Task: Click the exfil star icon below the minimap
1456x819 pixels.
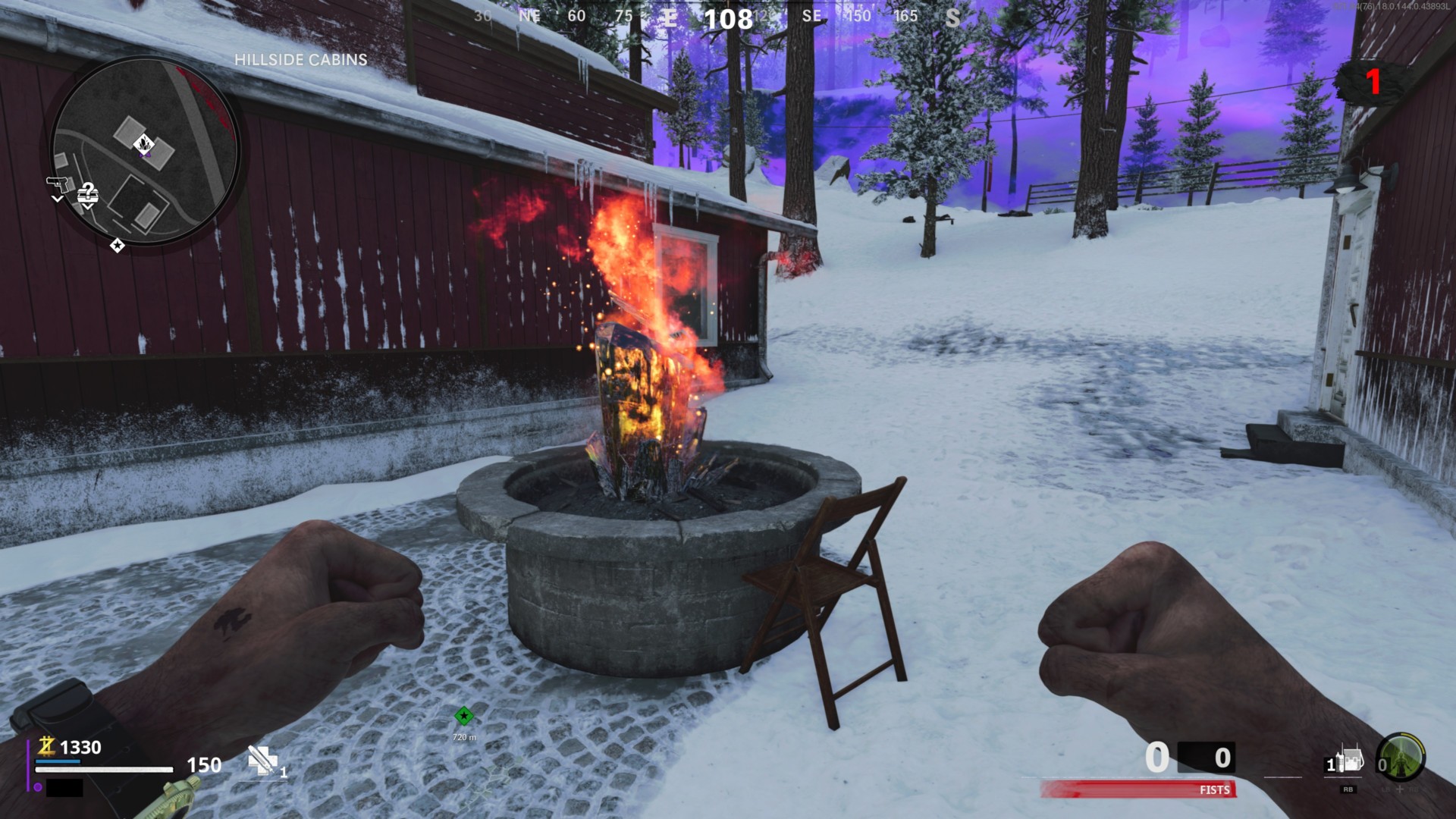Action: (x=118, y=246)
